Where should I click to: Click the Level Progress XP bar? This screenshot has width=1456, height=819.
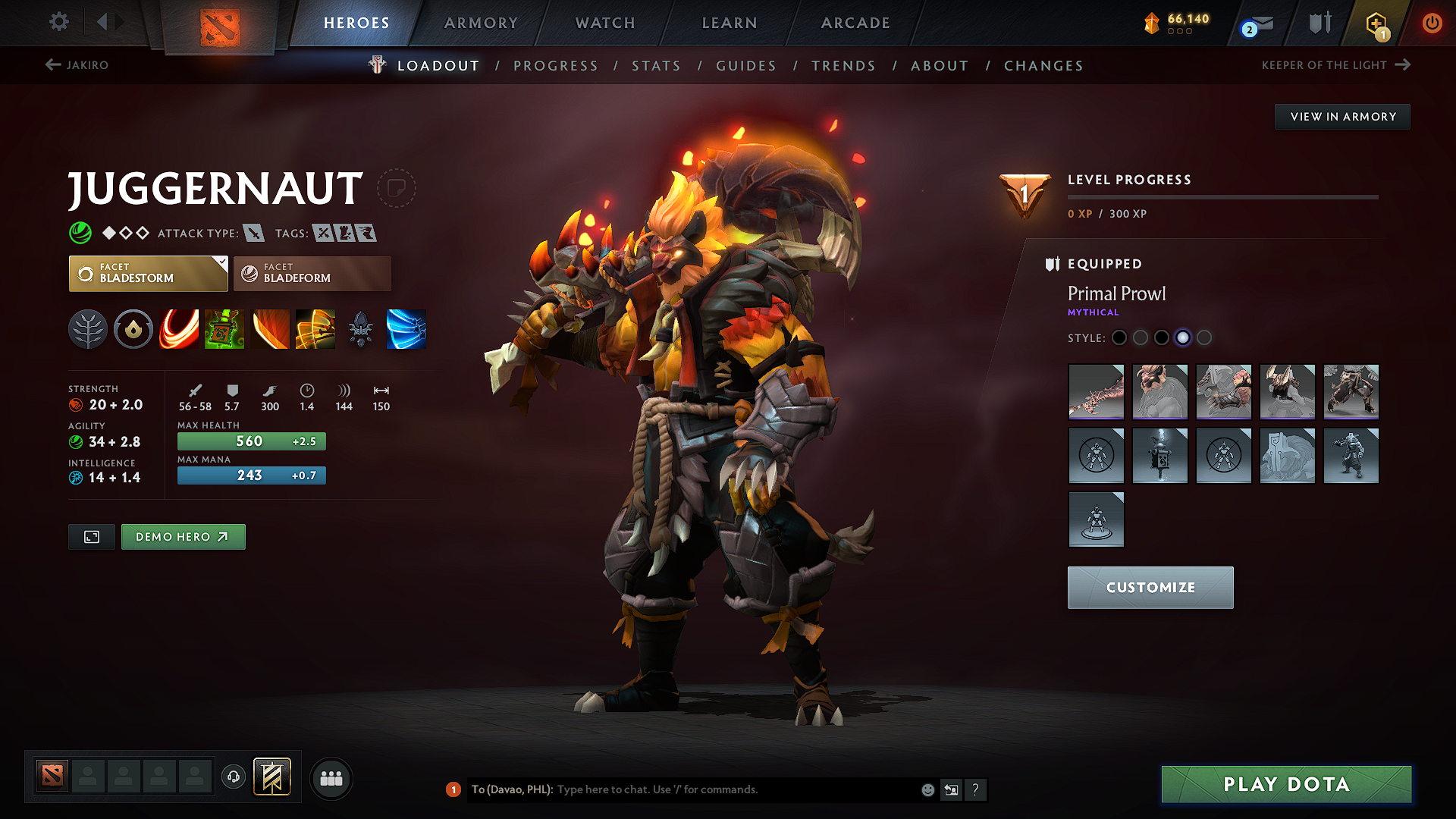pos(1223,196)
